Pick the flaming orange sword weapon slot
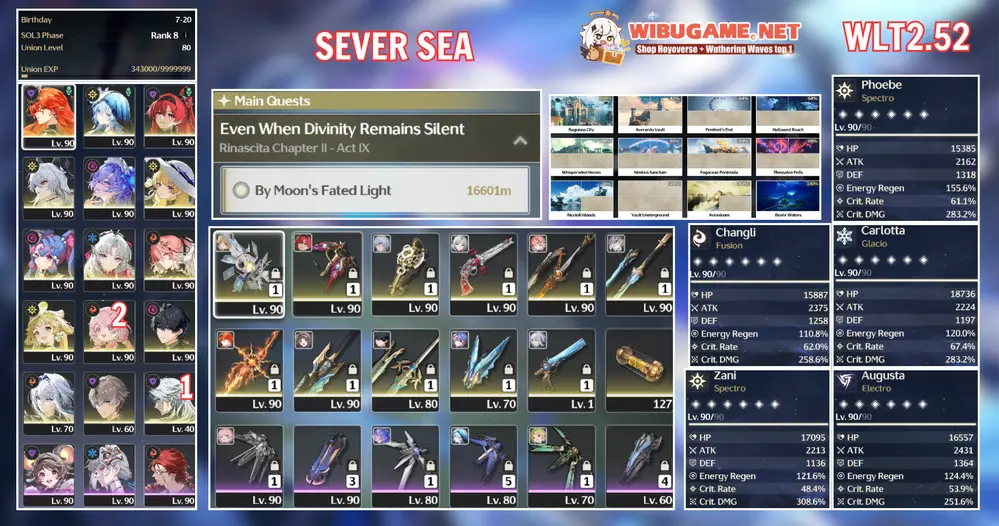This screenshot has height=526, width=999. coord(249,369)
